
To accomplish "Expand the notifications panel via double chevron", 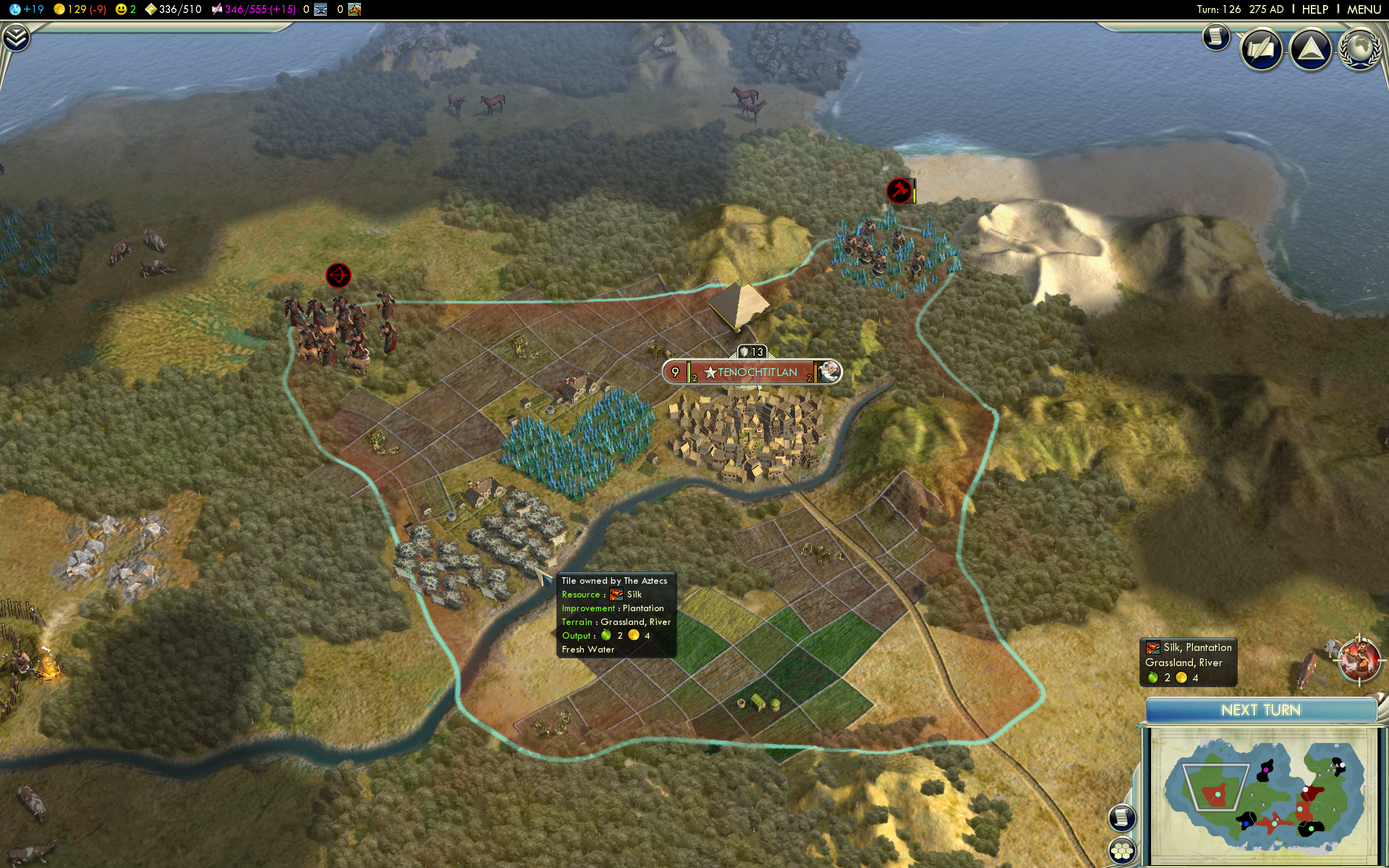I will pyautogui.click(x=15, y=36).
